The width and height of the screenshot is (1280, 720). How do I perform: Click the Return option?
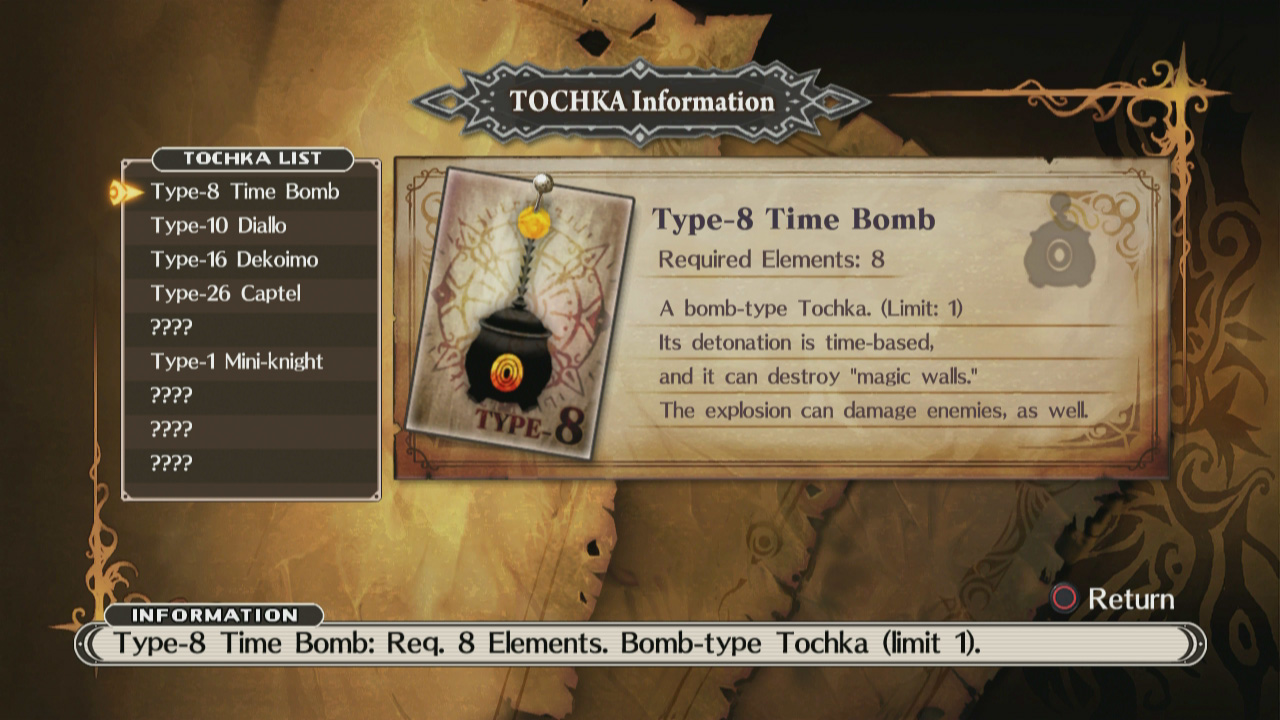1111,599
